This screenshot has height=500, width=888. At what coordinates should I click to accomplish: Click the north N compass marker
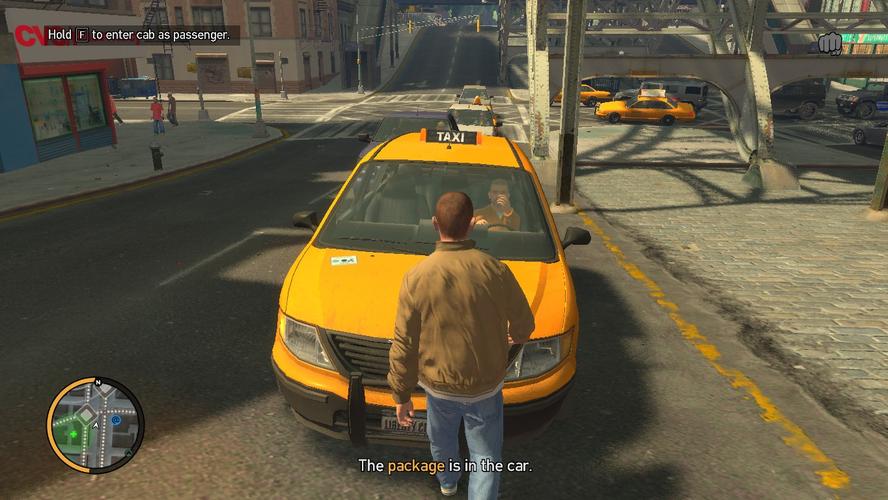tap(98, 382)
